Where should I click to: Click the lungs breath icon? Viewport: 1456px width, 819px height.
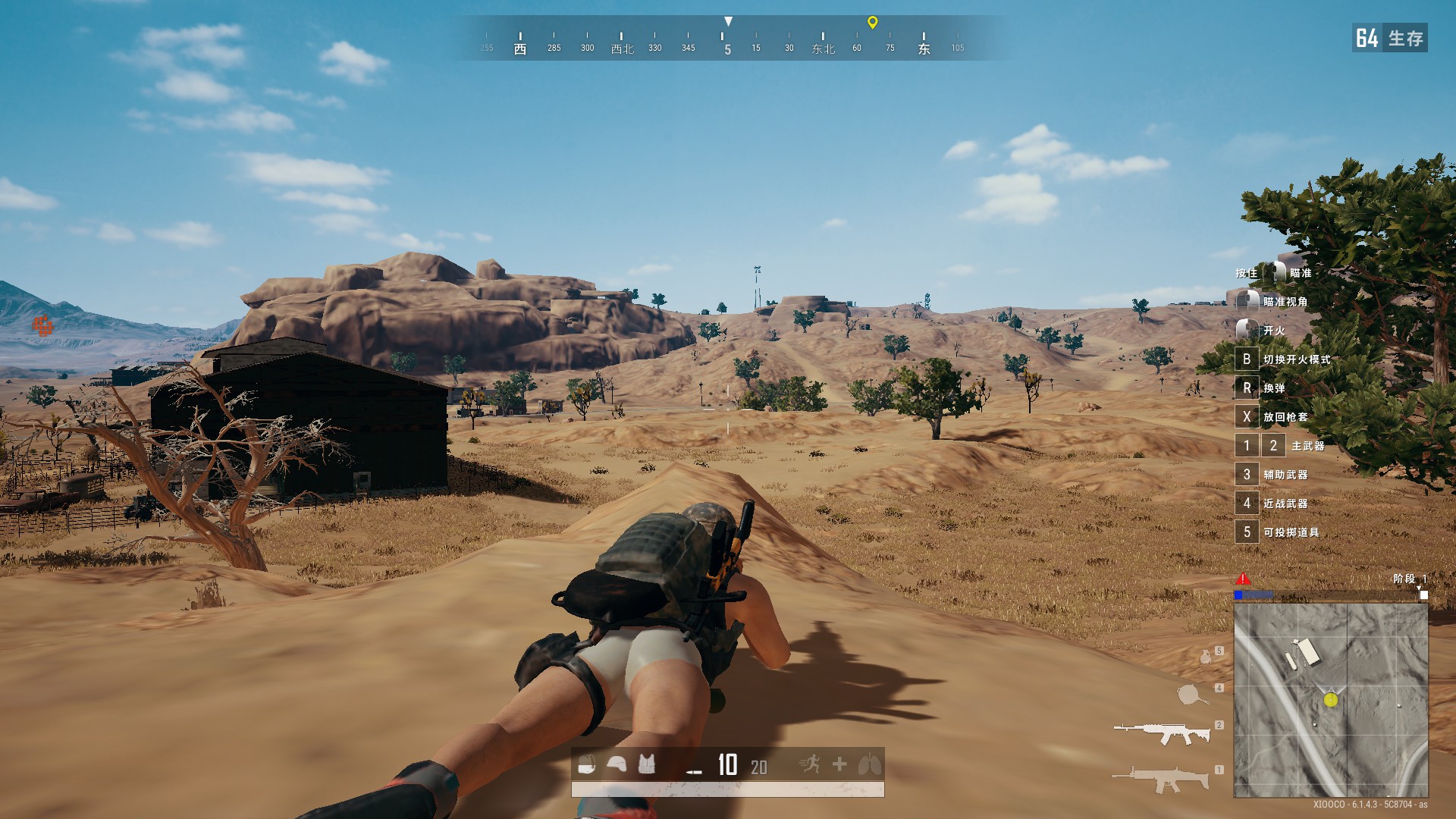[x=869, y=764]
